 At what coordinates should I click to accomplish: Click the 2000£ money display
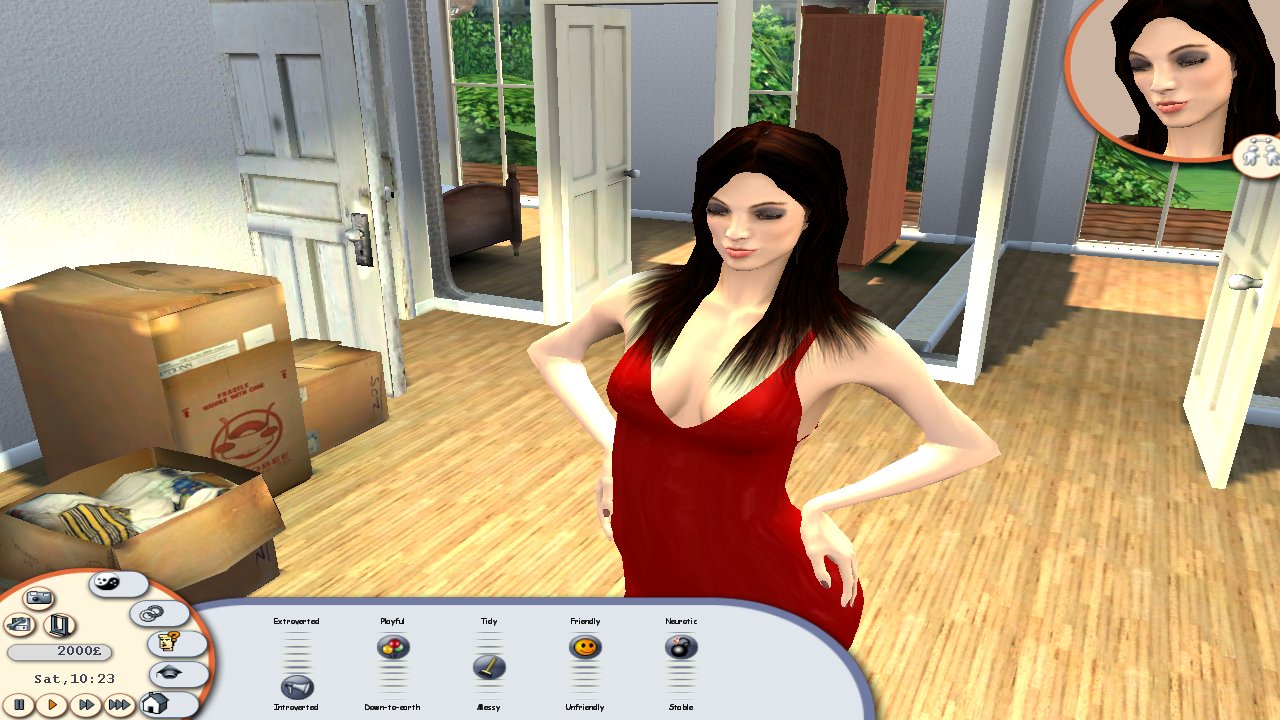coord(58,651)
